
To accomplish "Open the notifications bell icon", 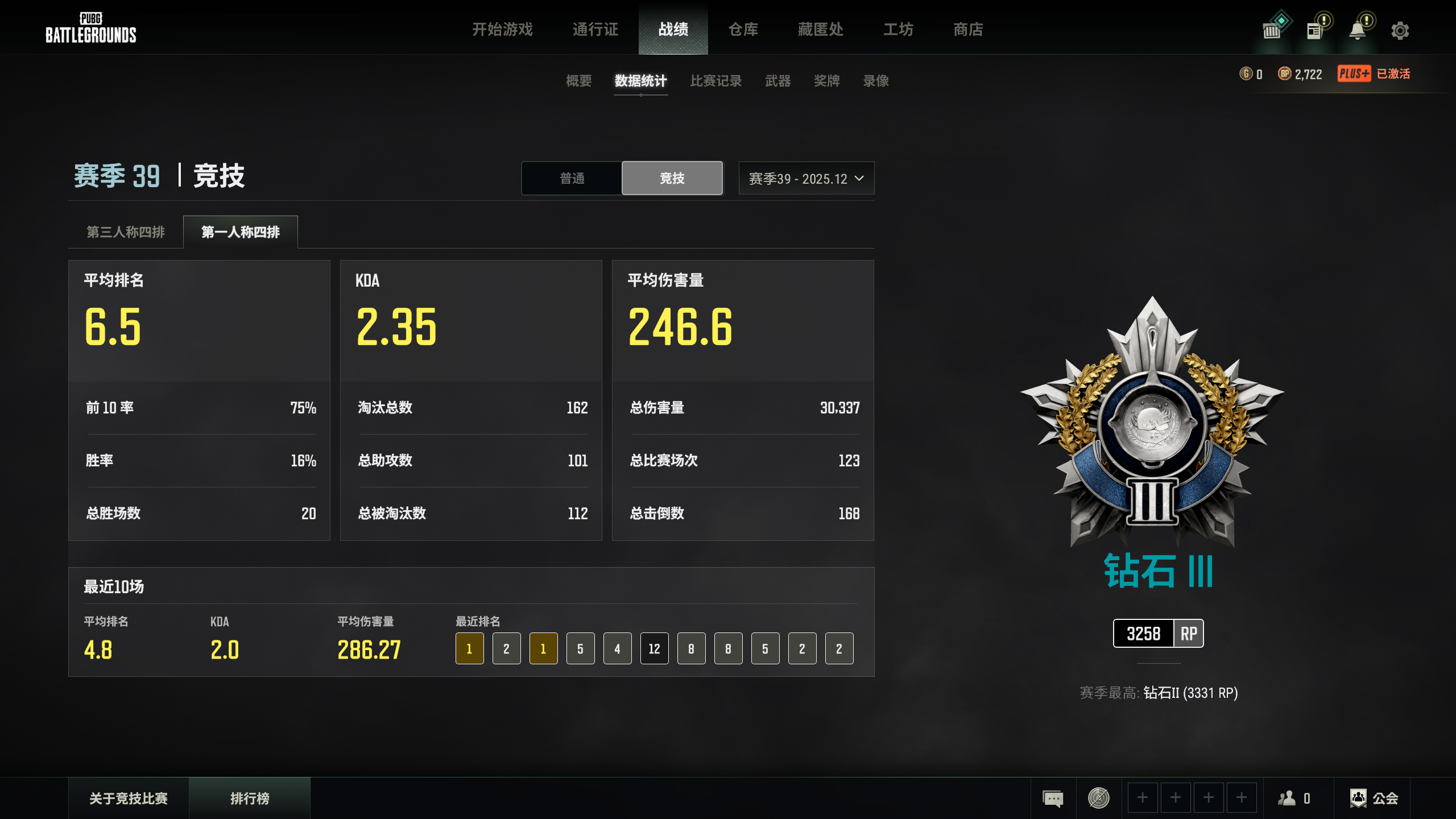I will [1358, 30].
